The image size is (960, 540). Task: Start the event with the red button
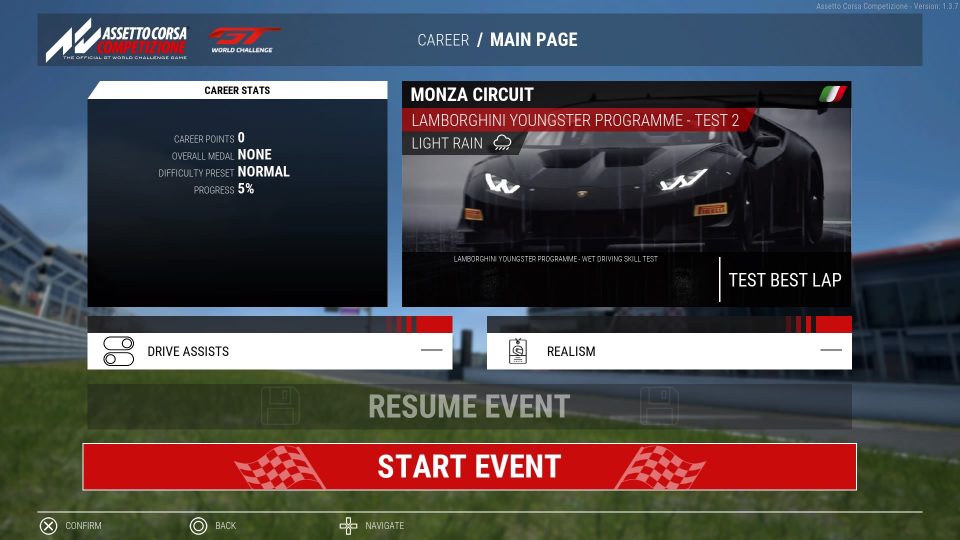[x=469, y=467]
